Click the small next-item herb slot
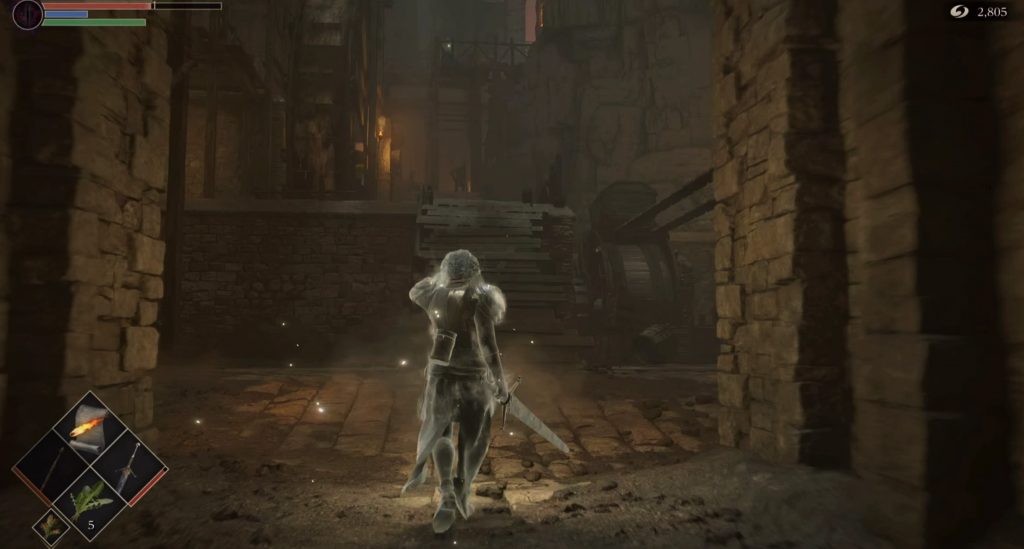The width and height of the screenshot is (1024, 549). click(x=50, y=526)
